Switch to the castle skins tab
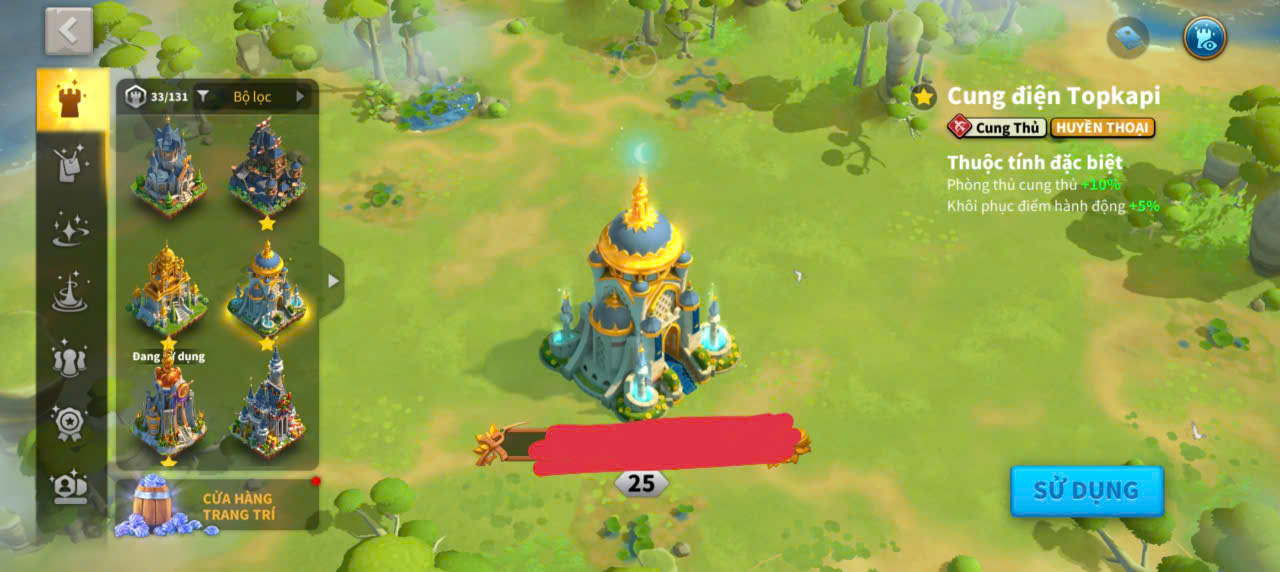Image resolution: width=1280 pixels, height=572 pixels. coord(70,100)
